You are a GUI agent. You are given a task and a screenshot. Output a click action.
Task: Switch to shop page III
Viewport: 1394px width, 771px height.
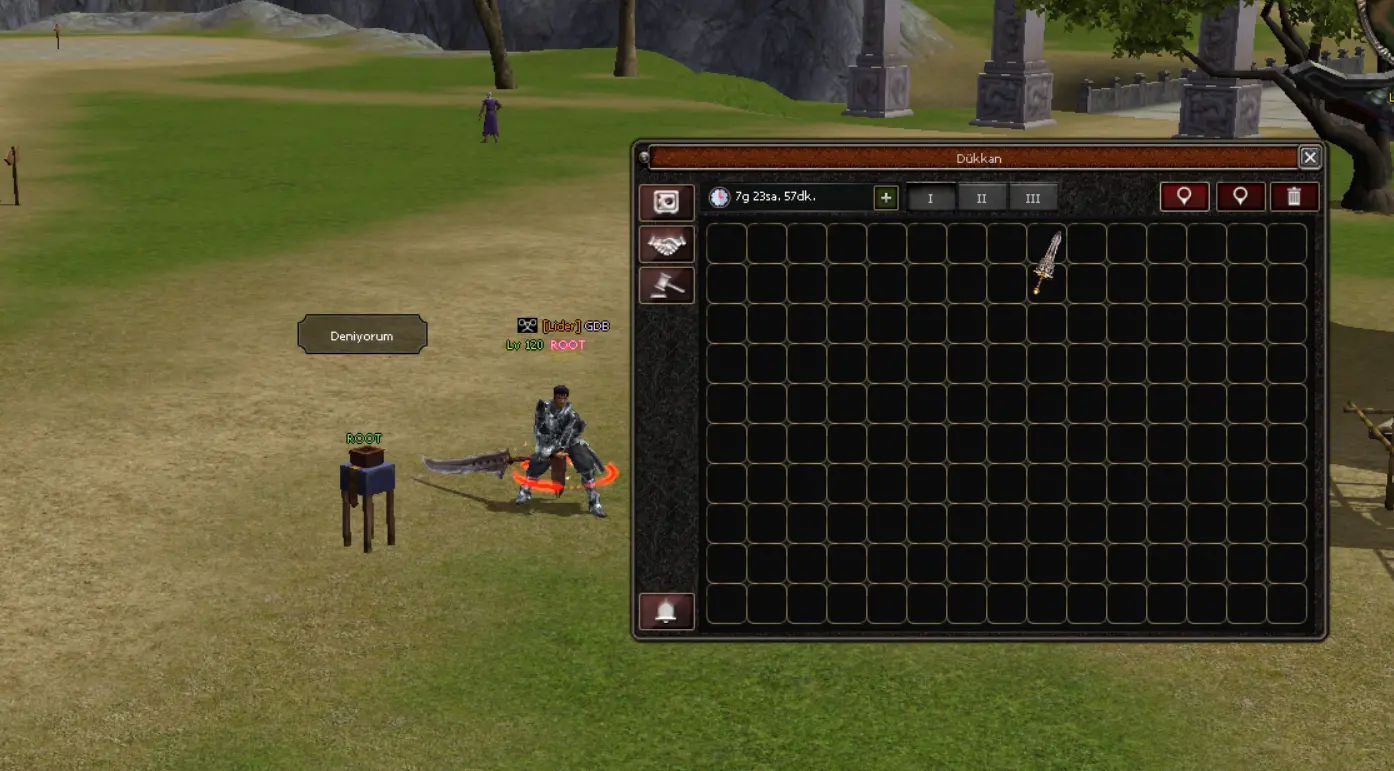[1032, 198]
